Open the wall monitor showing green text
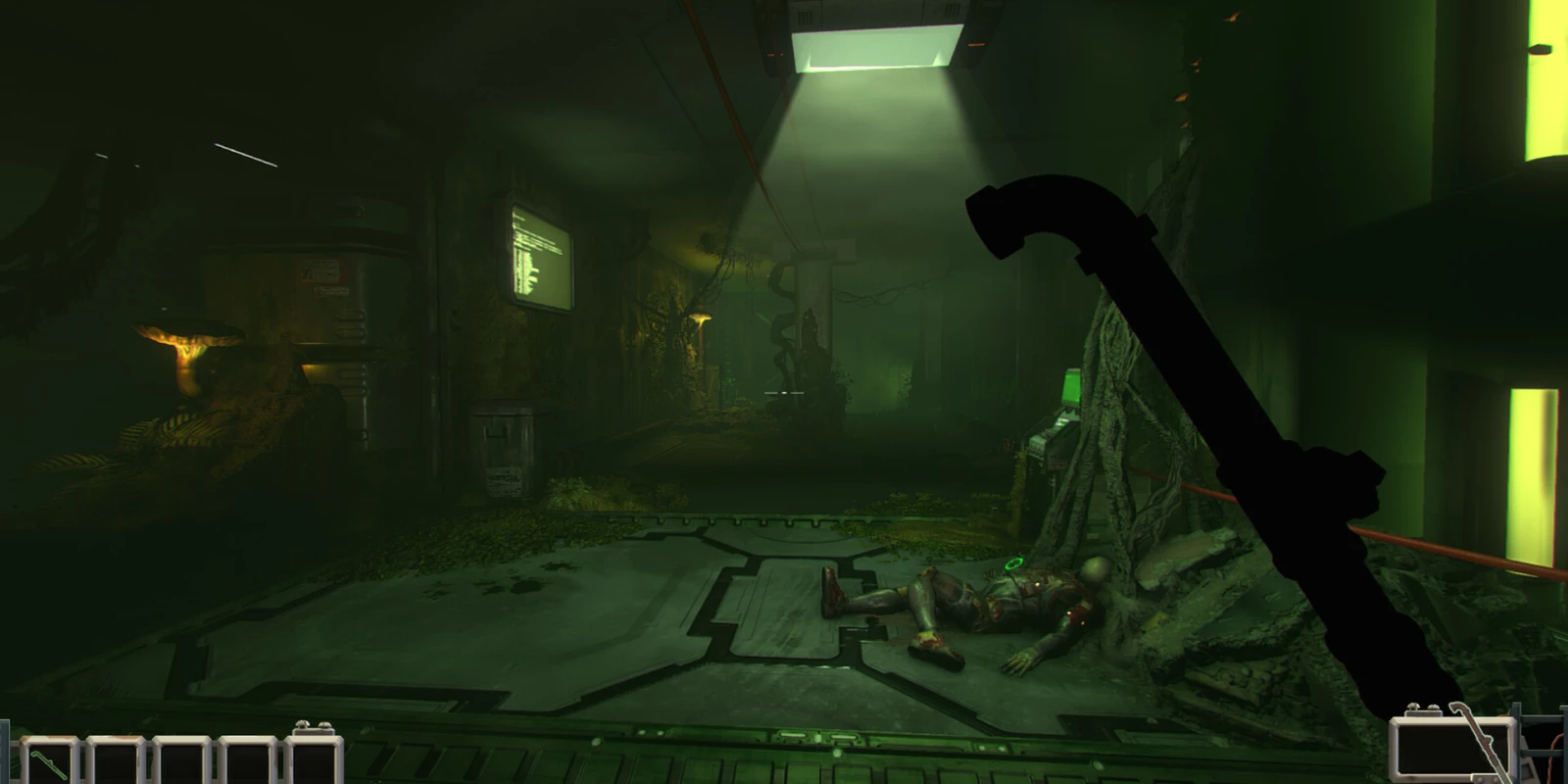This screenshot has height=784, width=1568. click(542, 253)
